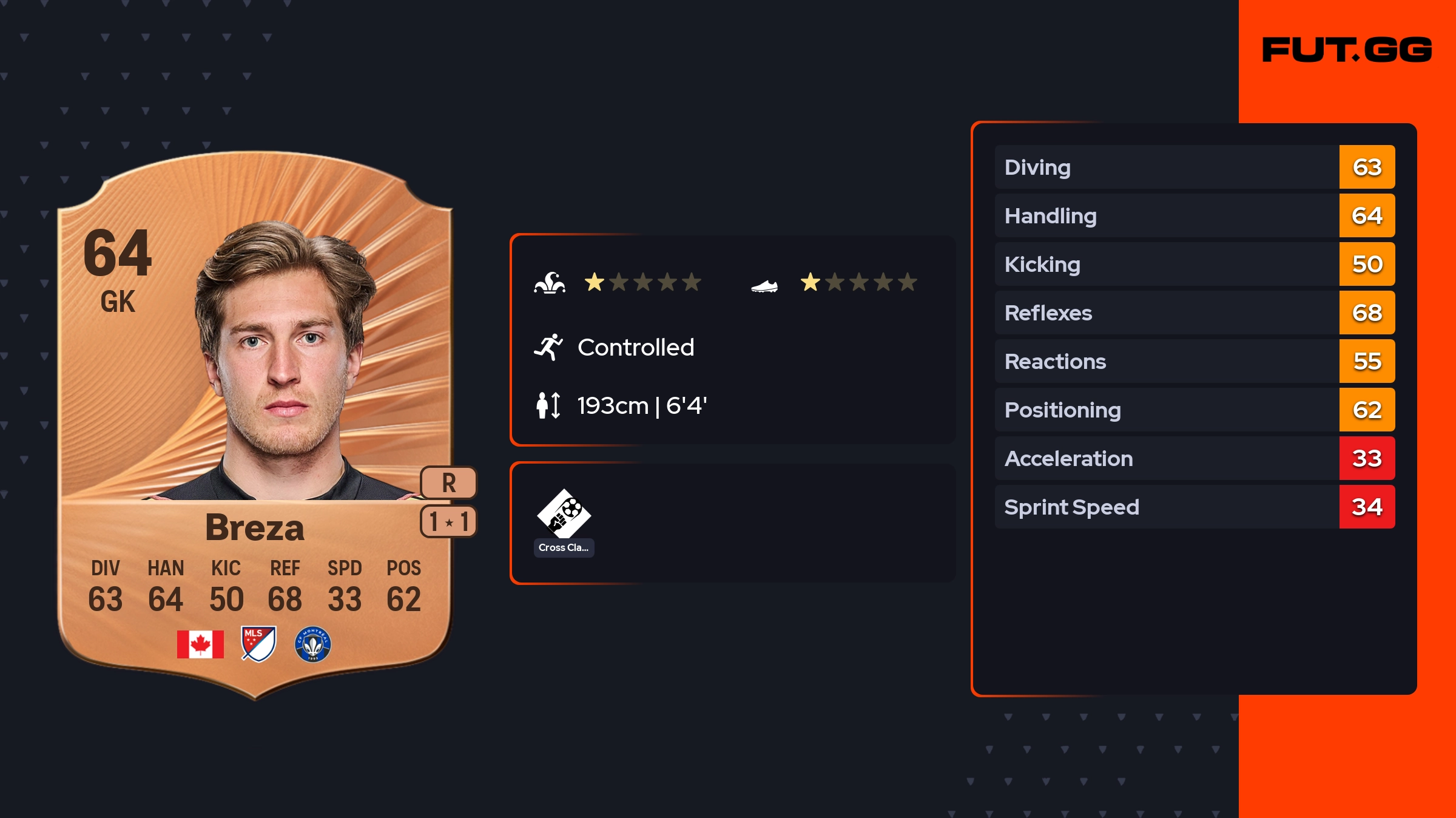Click the R preferred foot badge
The height and width of the screenshot is (818, 1456).
click(x=448, y=483)
